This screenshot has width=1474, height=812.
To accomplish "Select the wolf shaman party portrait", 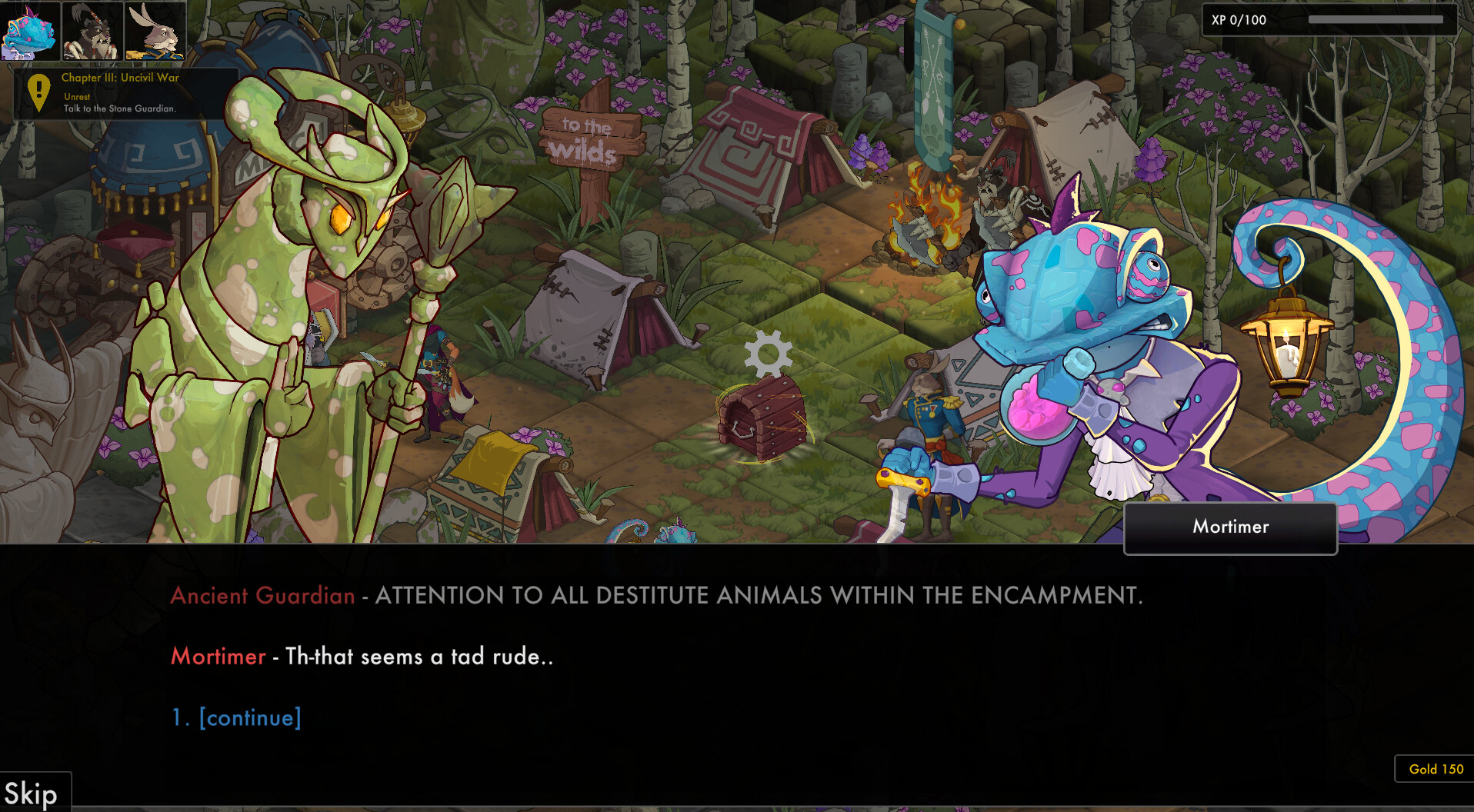I will 91,32.
